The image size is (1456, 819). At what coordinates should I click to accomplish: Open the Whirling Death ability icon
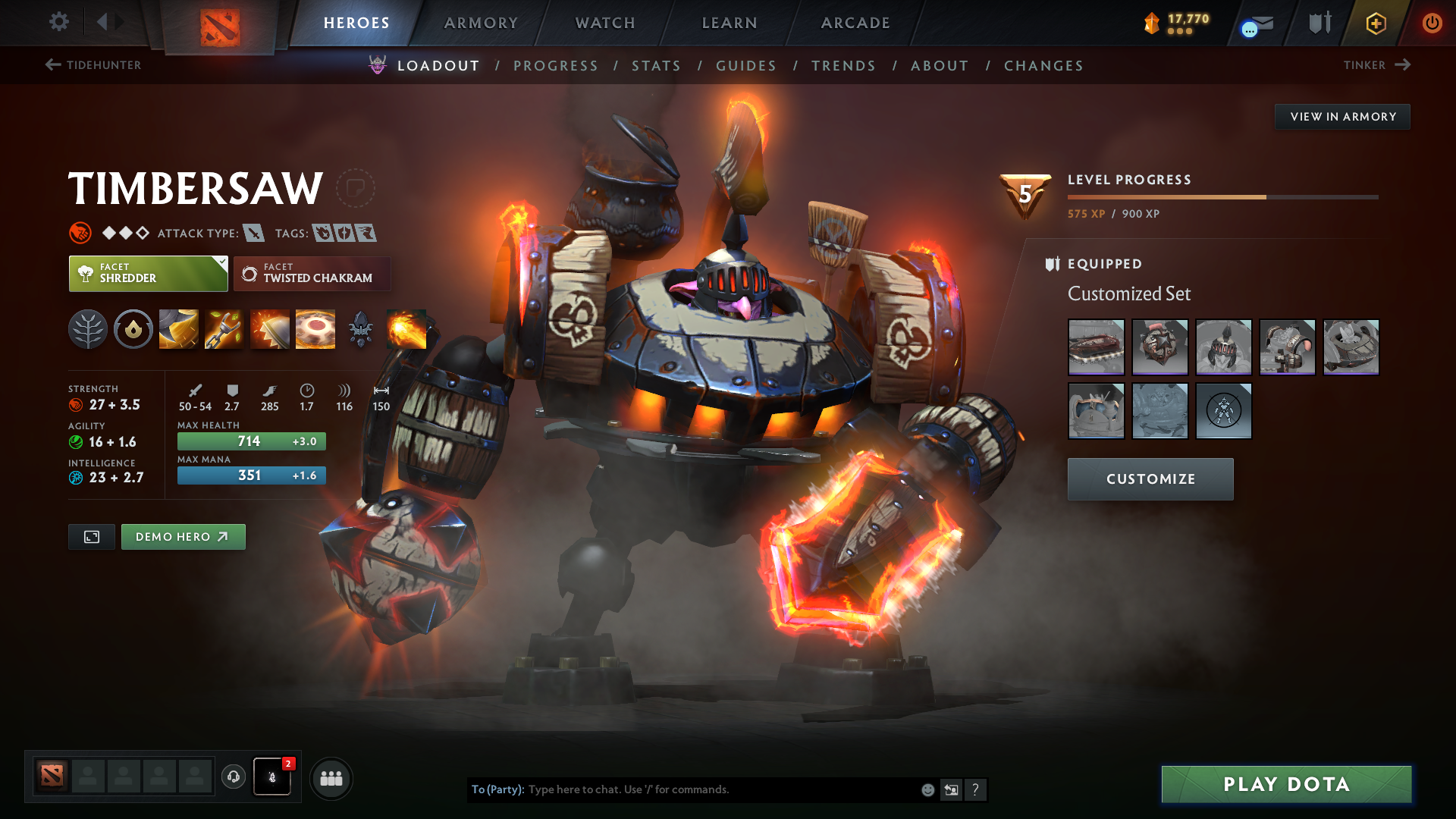178,328
